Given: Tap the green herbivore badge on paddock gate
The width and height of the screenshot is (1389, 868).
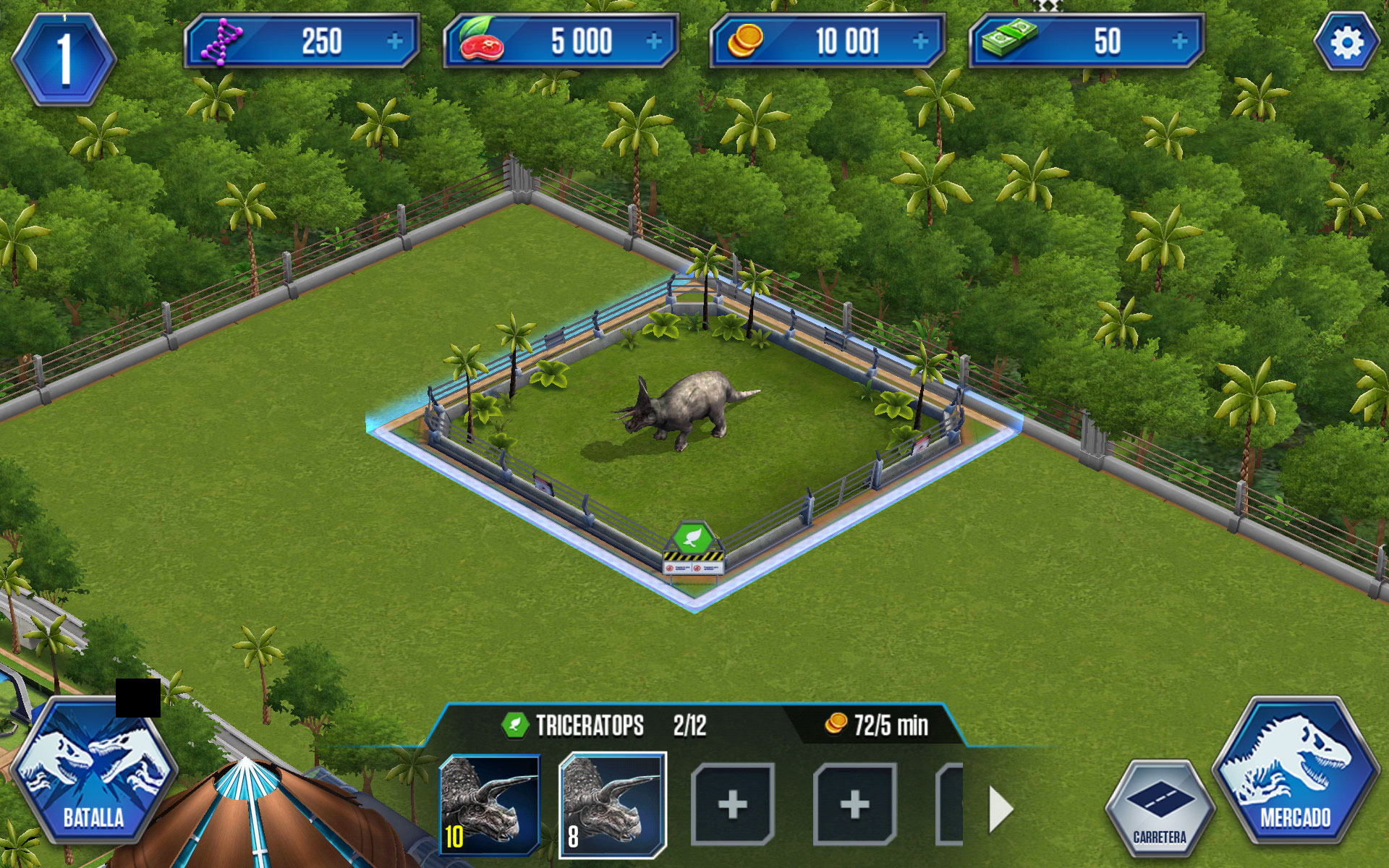Looking at the screenshot, I should pyautogui.click(x=693, y=537).
